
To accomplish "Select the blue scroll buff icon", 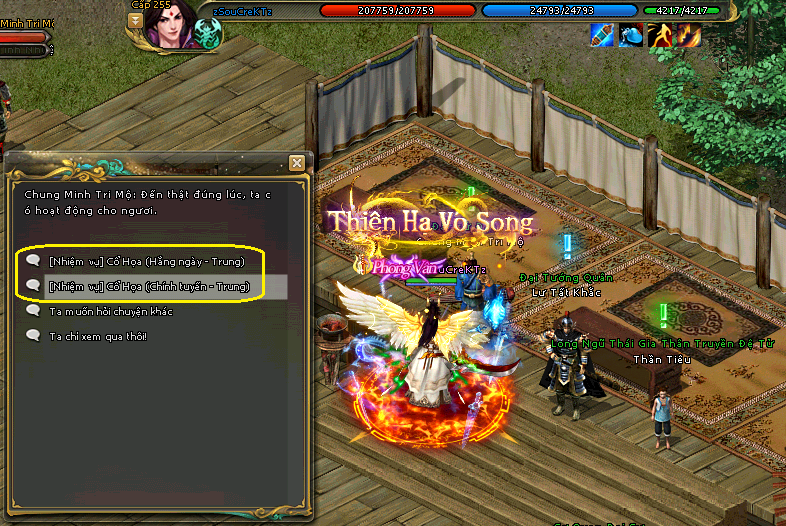I will coord(602,37).
